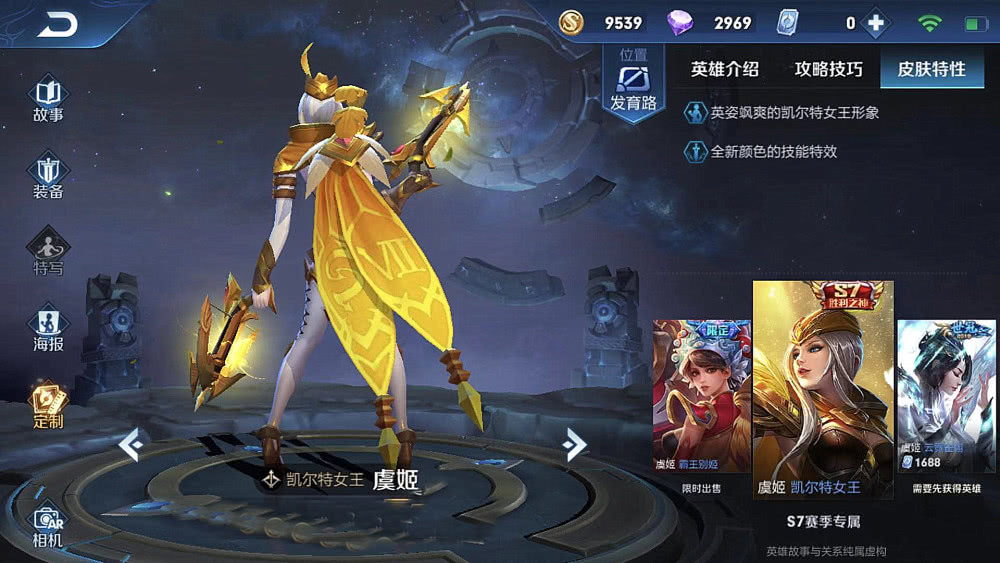
Task: Click the gold coin currency icon
Action: click(571, 23)
